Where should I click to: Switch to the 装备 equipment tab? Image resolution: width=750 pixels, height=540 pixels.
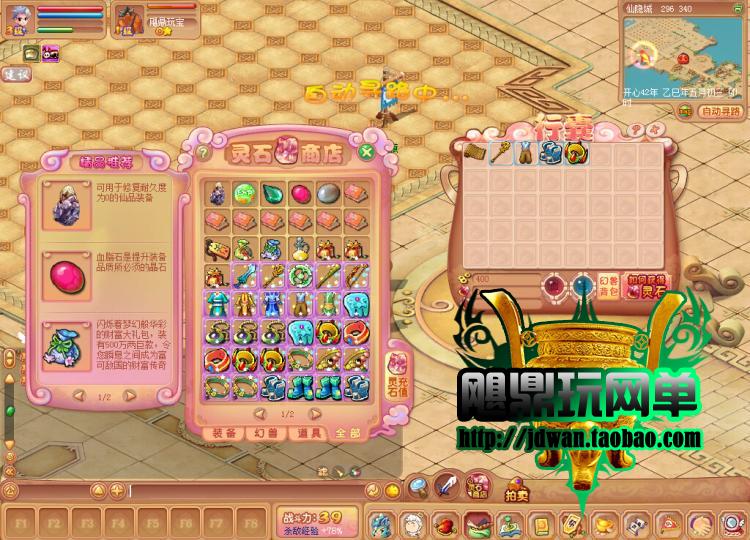tap(225, 433)
